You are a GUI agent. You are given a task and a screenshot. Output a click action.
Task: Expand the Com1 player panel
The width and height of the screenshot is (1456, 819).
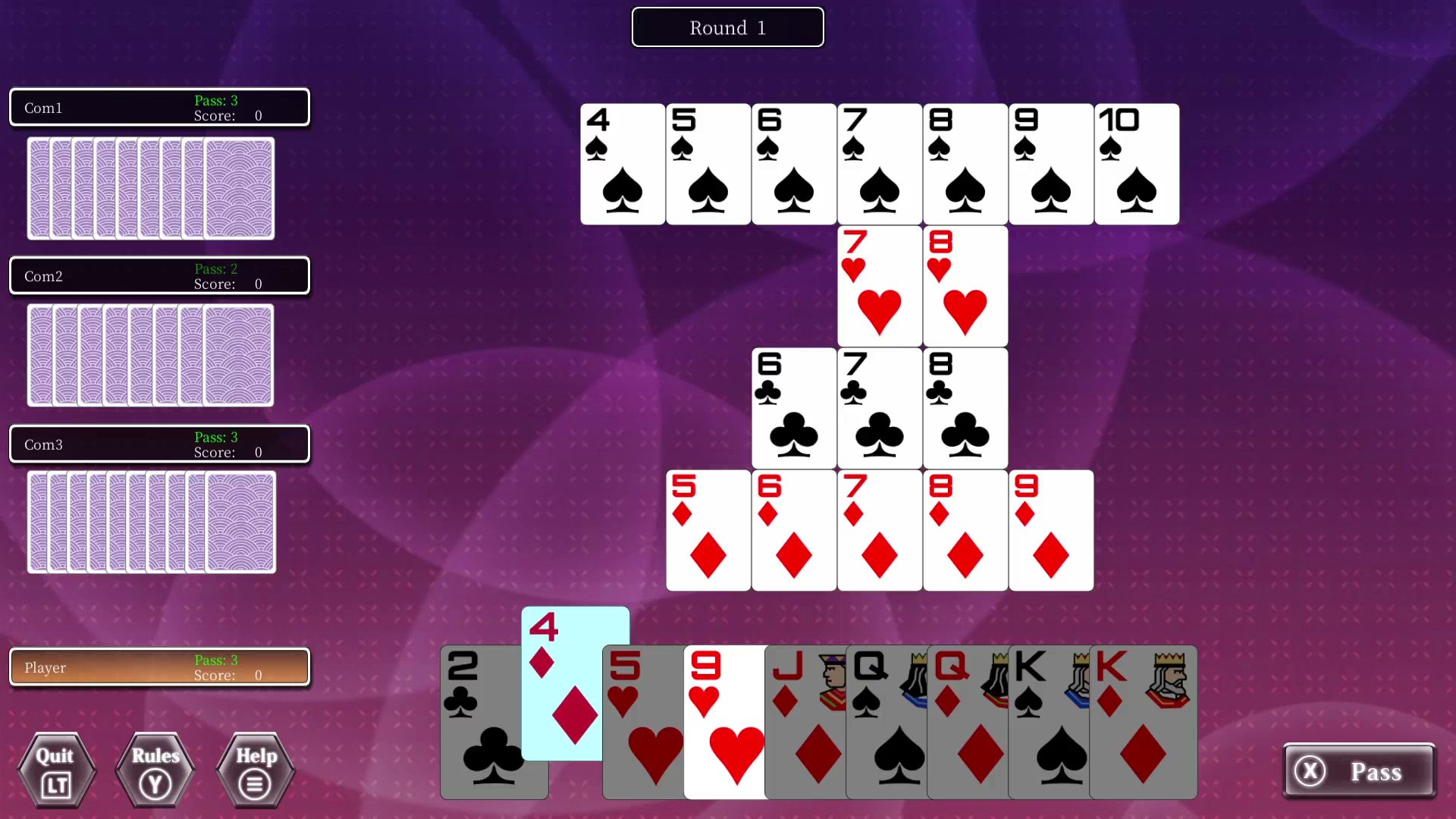pyautogui.click(x=159, y=107)
